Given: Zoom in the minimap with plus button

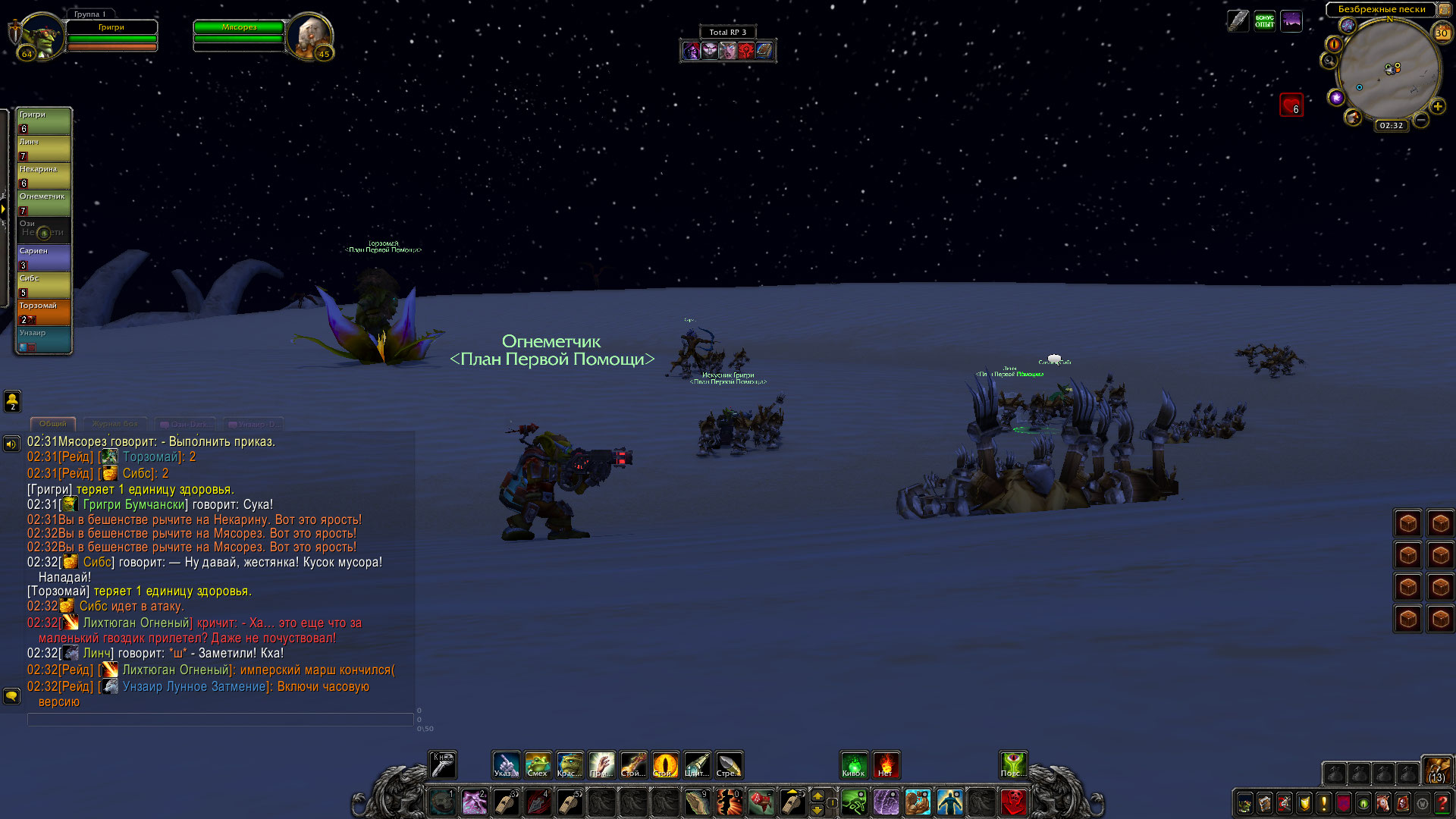Looking at the screenshot, I should 1438,106.
